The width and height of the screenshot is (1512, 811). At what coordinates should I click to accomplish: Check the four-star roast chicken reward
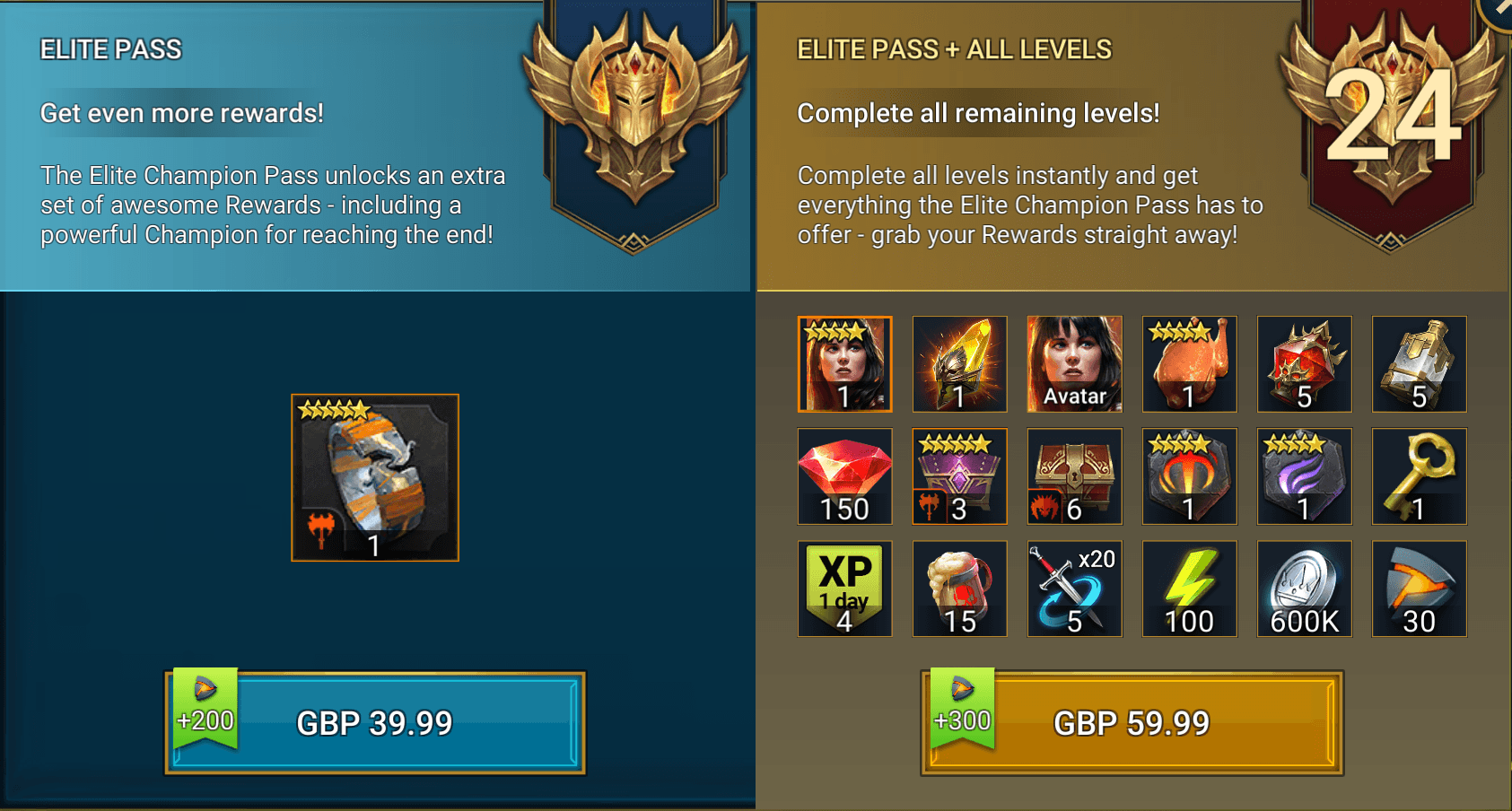(x=1189, y=364)
